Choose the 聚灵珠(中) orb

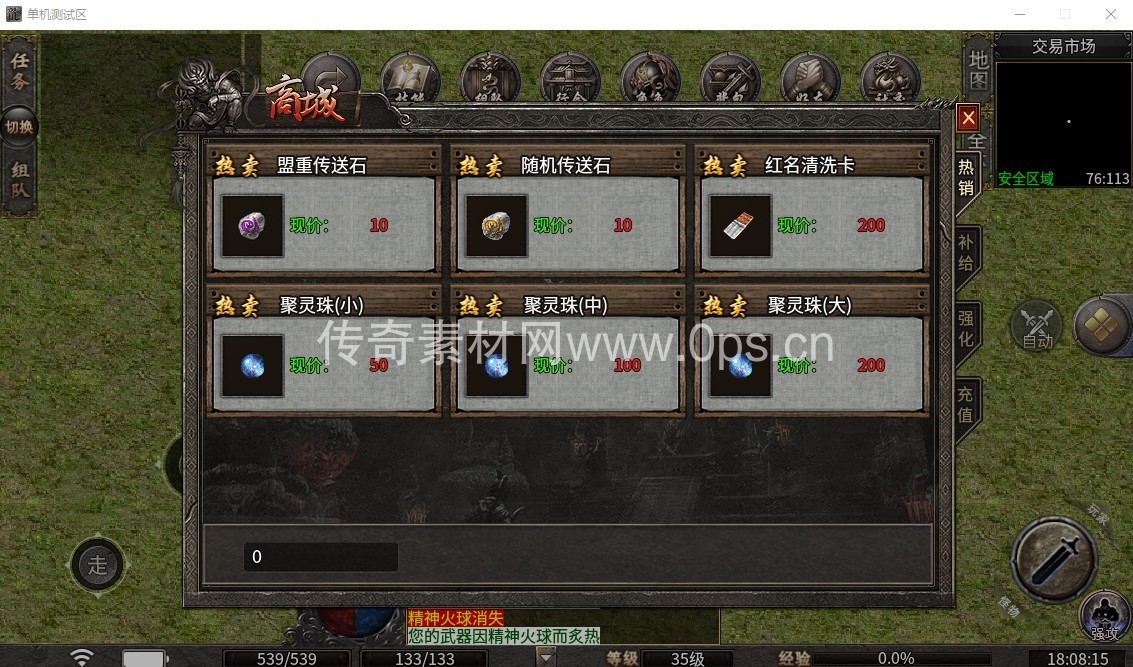[x=497, y=366]
